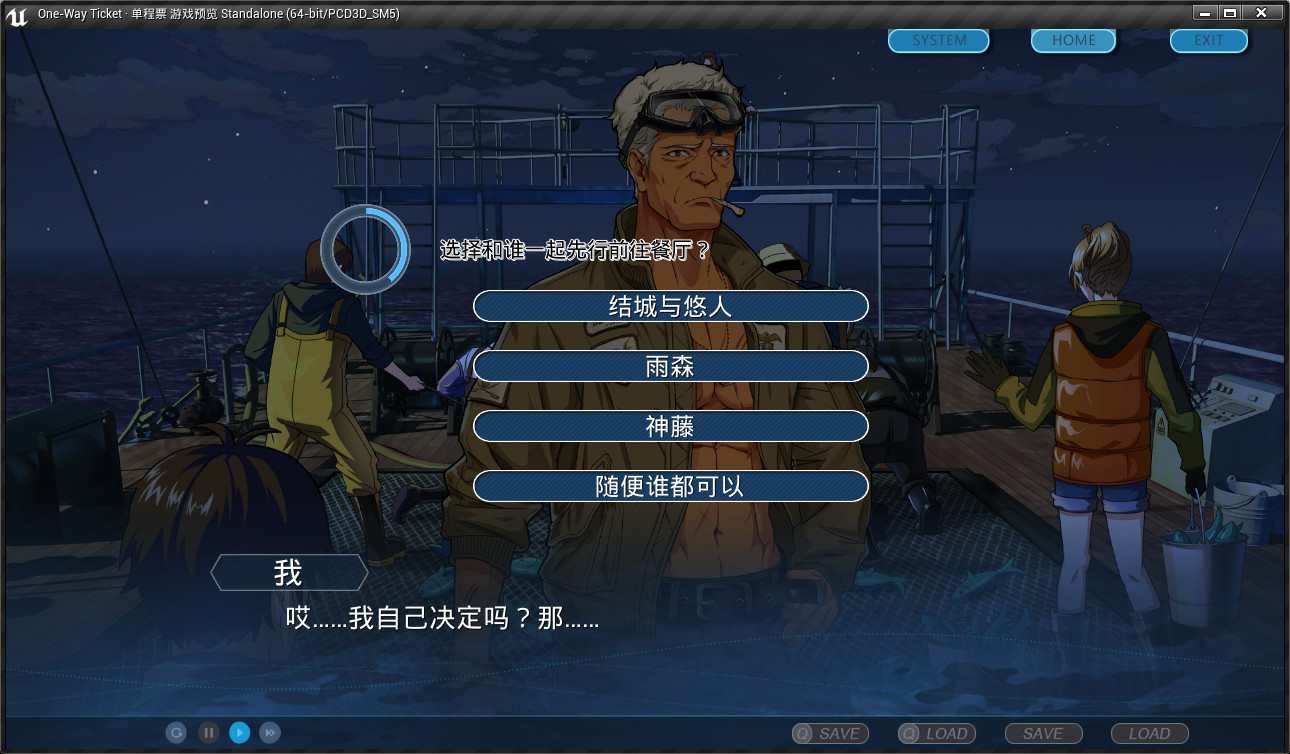
Task: Pause the dialogue playback
Action: tap(207, 732)
